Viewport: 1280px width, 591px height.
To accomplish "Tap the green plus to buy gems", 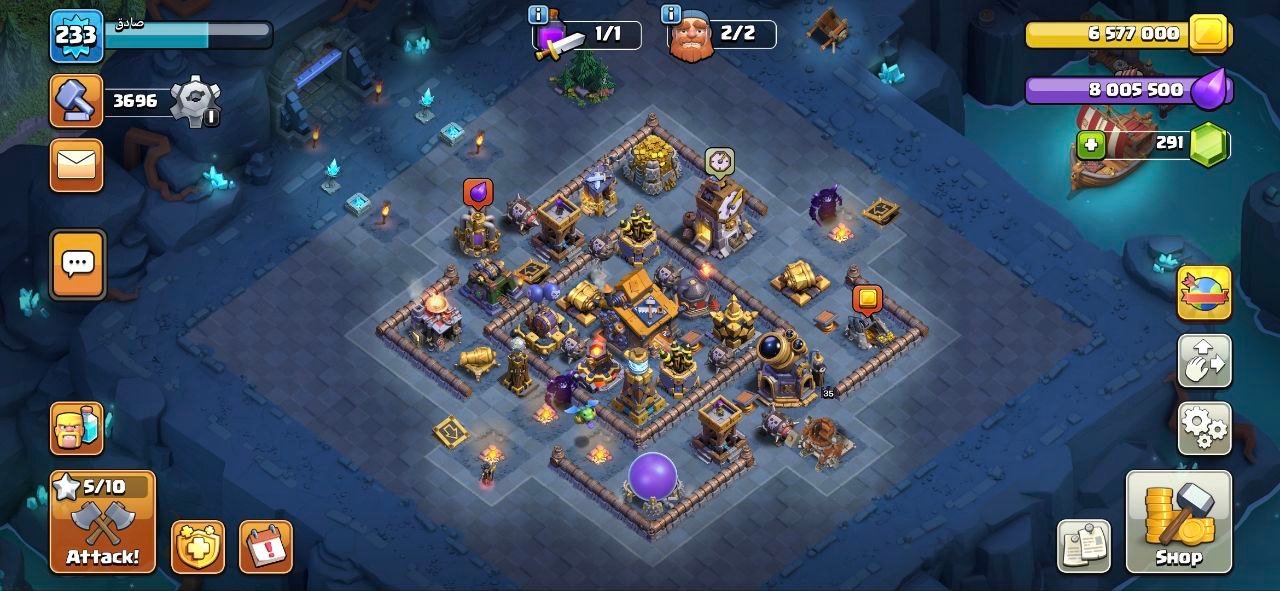I will click(x=1090, y=145).
